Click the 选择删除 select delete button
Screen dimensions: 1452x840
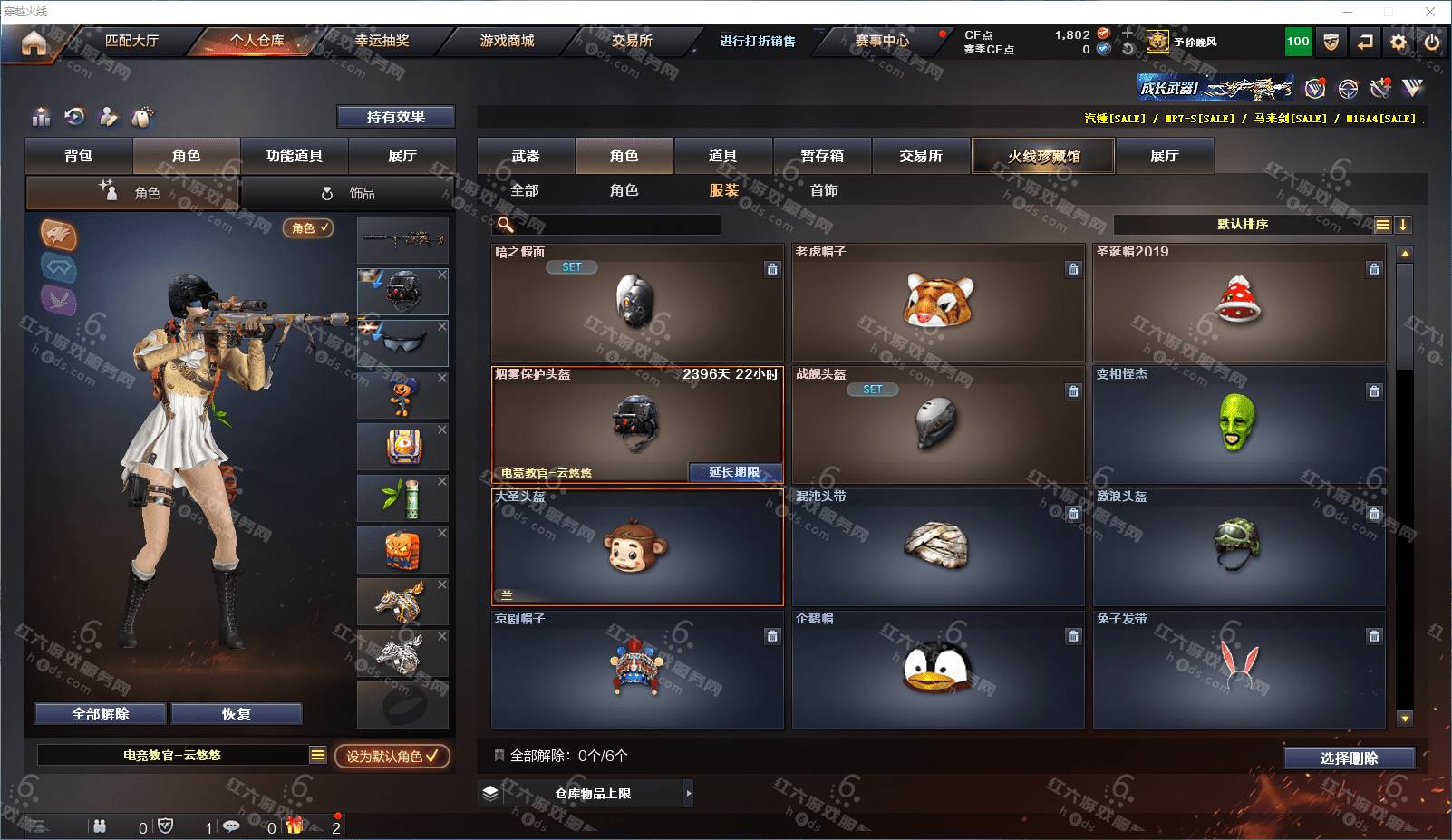pos(1349,758)
